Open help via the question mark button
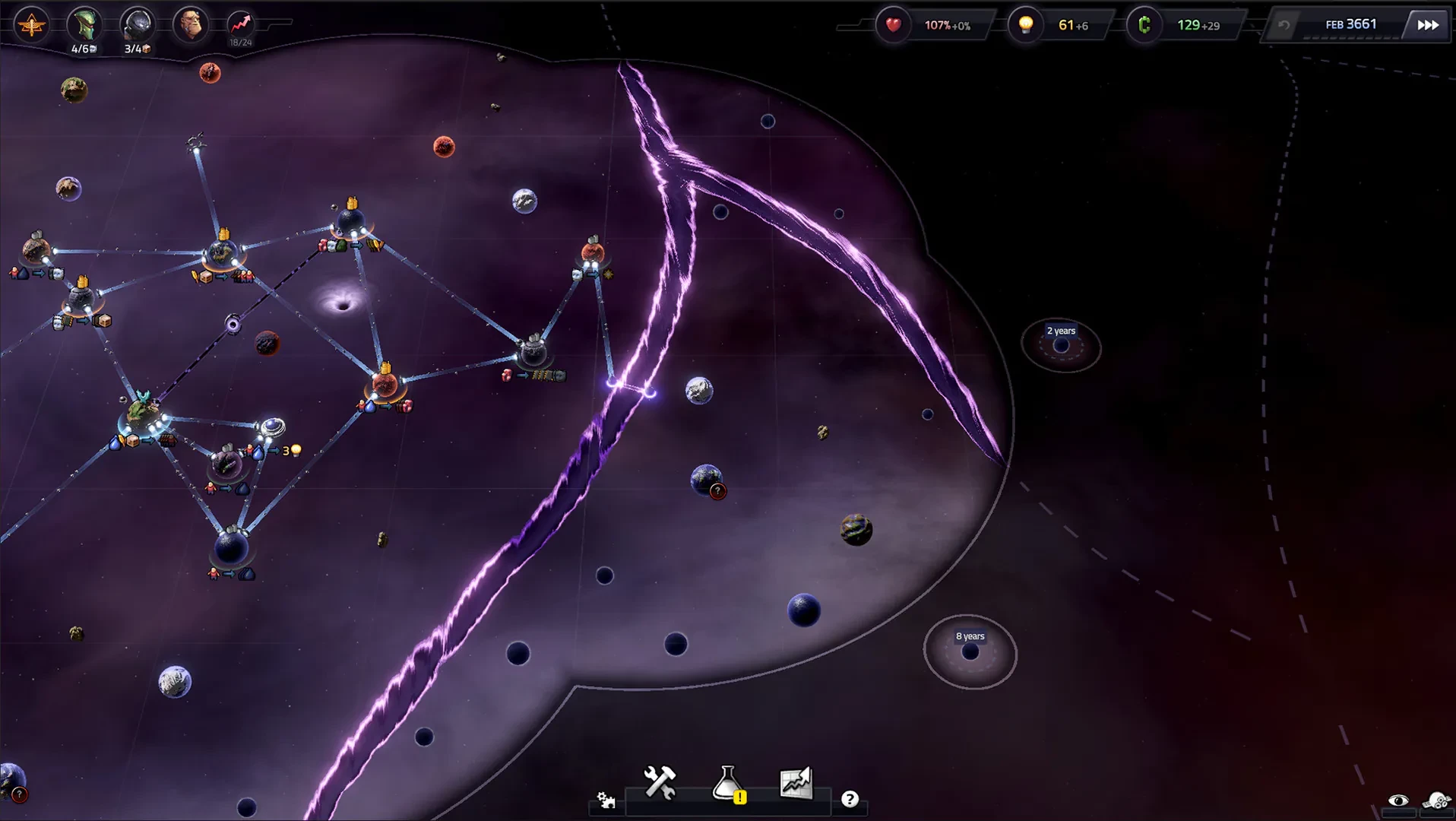Image resolution: width=1456 pixels, height=821 pixels. pos(850,799)
